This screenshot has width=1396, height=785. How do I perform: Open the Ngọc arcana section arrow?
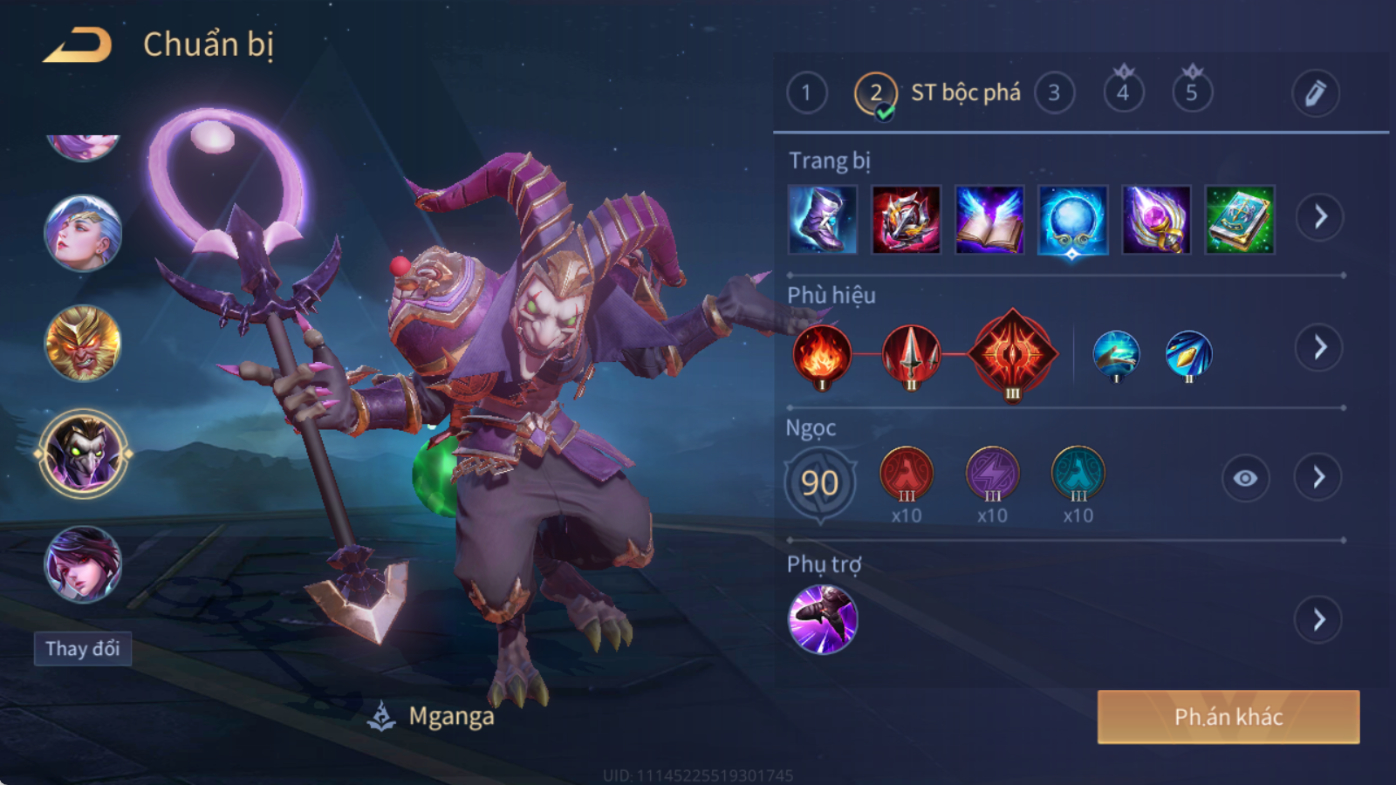pyautogui.click(x=1319, y=478)
